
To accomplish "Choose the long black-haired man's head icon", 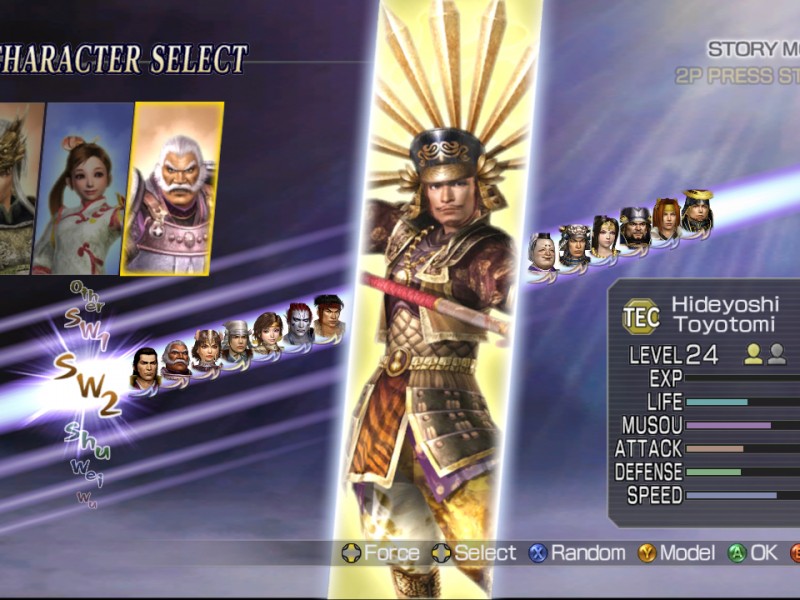I will pos(145,368).
